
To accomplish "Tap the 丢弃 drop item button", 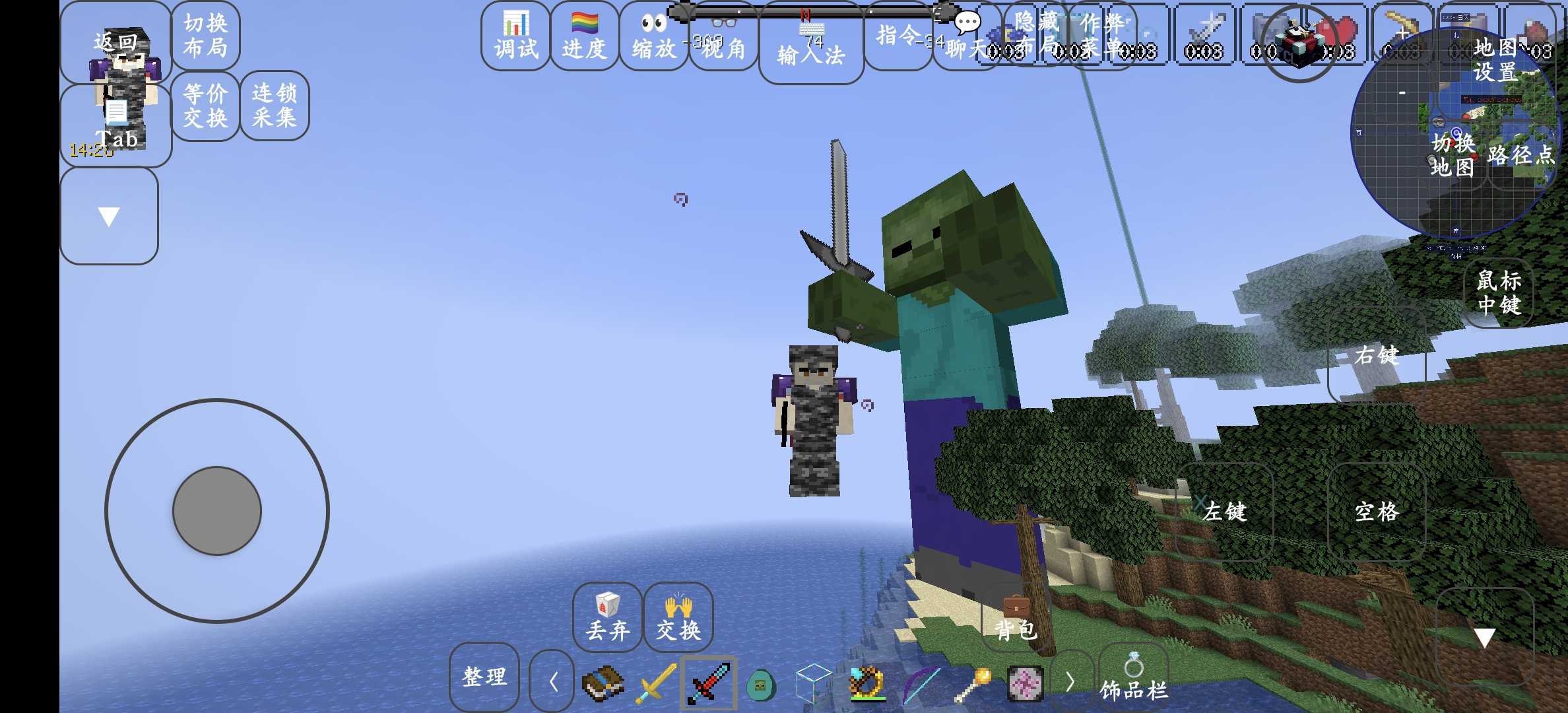I will pyautogui.click(x=607, y=618).
